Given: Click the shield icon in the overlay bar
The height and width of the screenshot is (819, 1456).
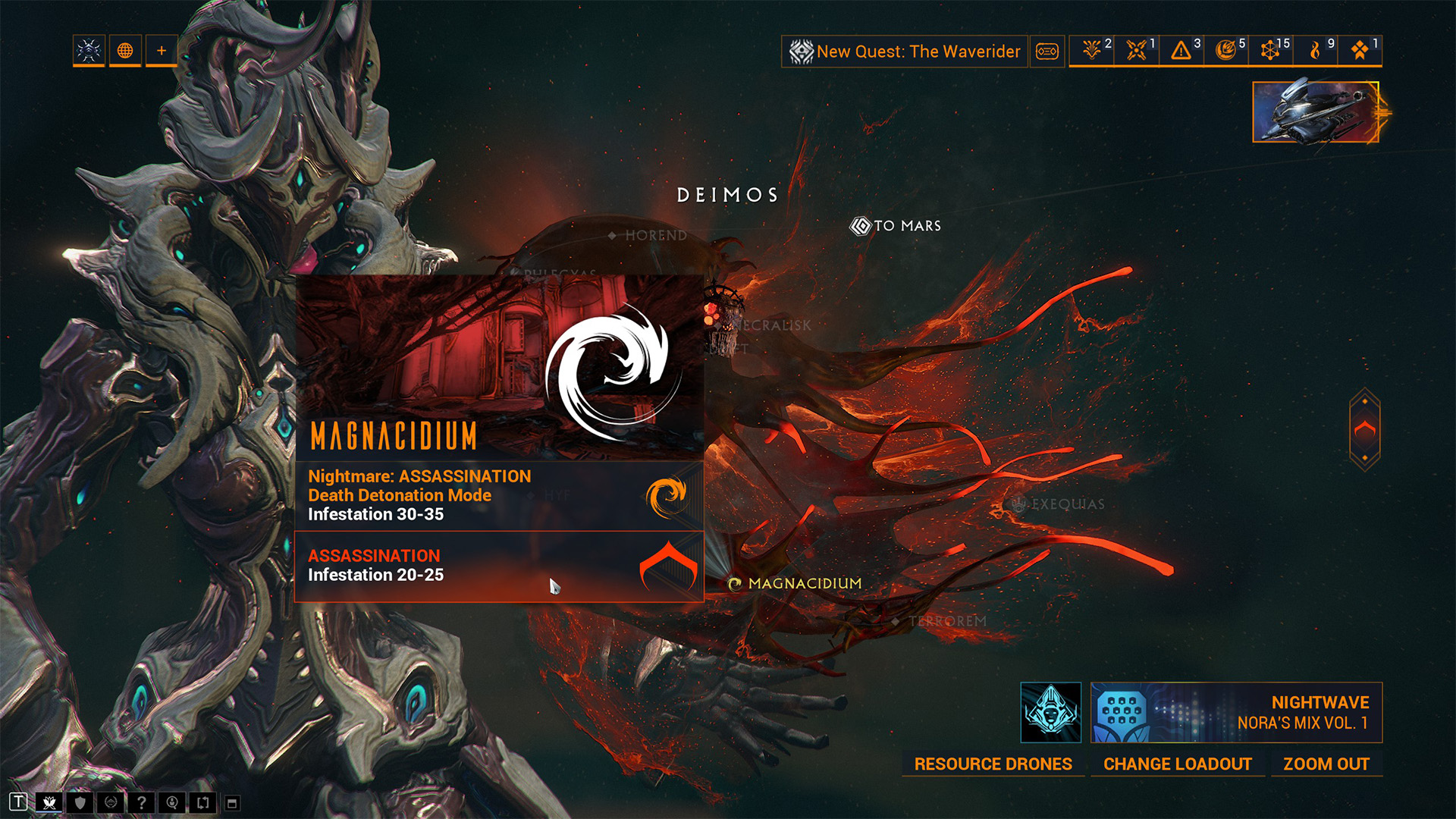Looking at the screenshot, I should 80,802.
